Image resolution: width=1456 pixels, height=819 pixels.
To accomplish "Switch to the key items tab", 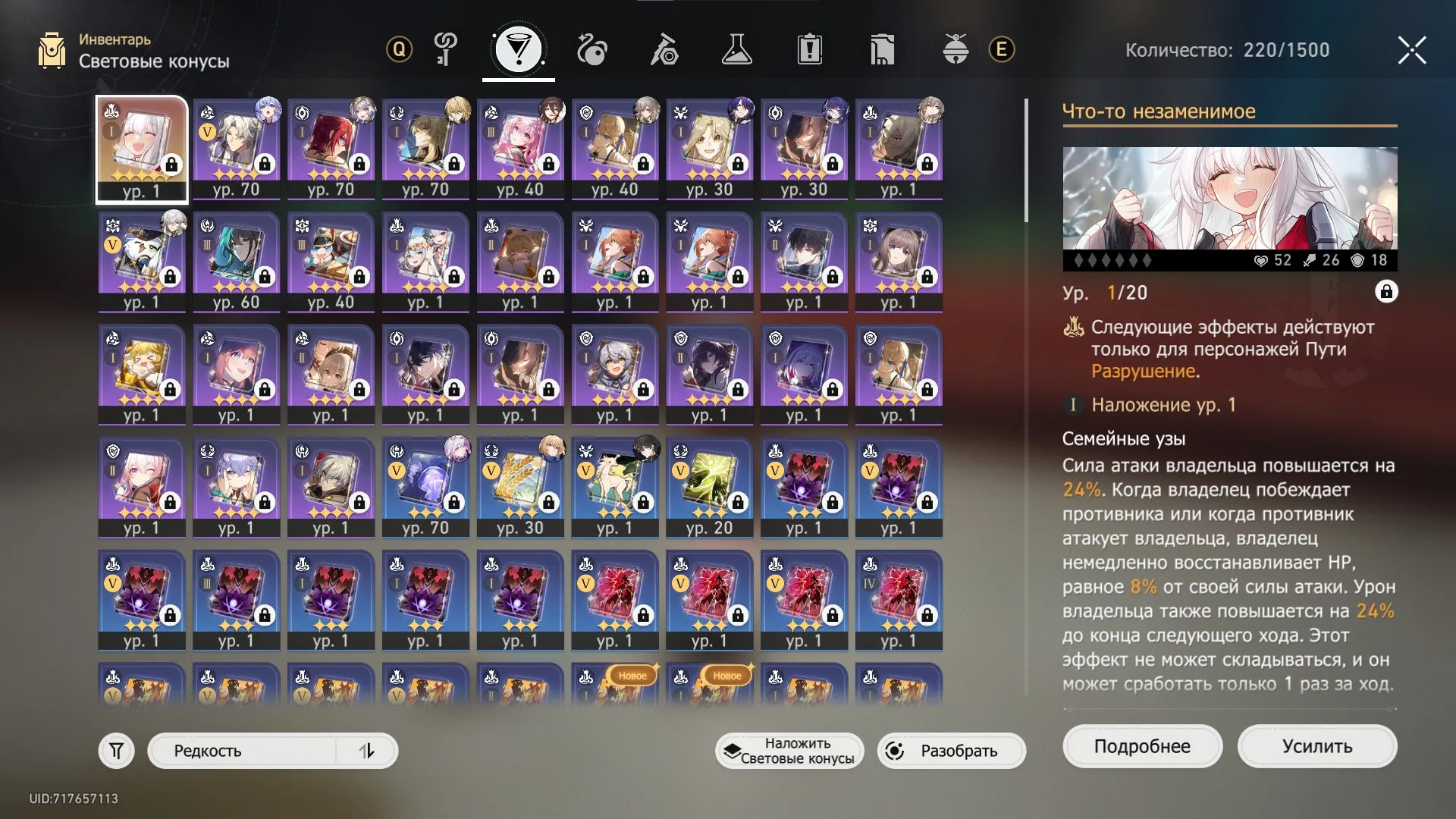I will pyautogui.click(x=446, y=51).
